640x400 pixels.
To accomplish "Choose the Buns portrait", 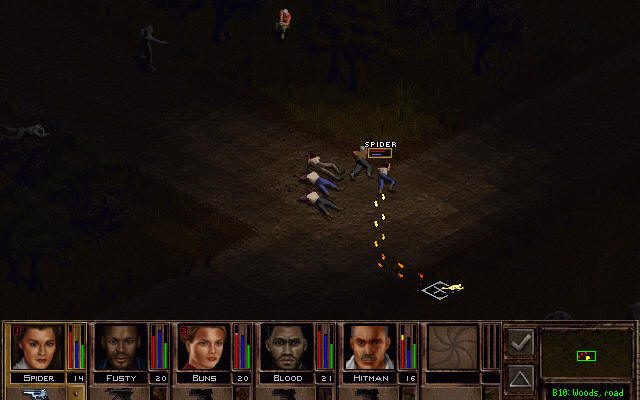I will tap(204, 347).
